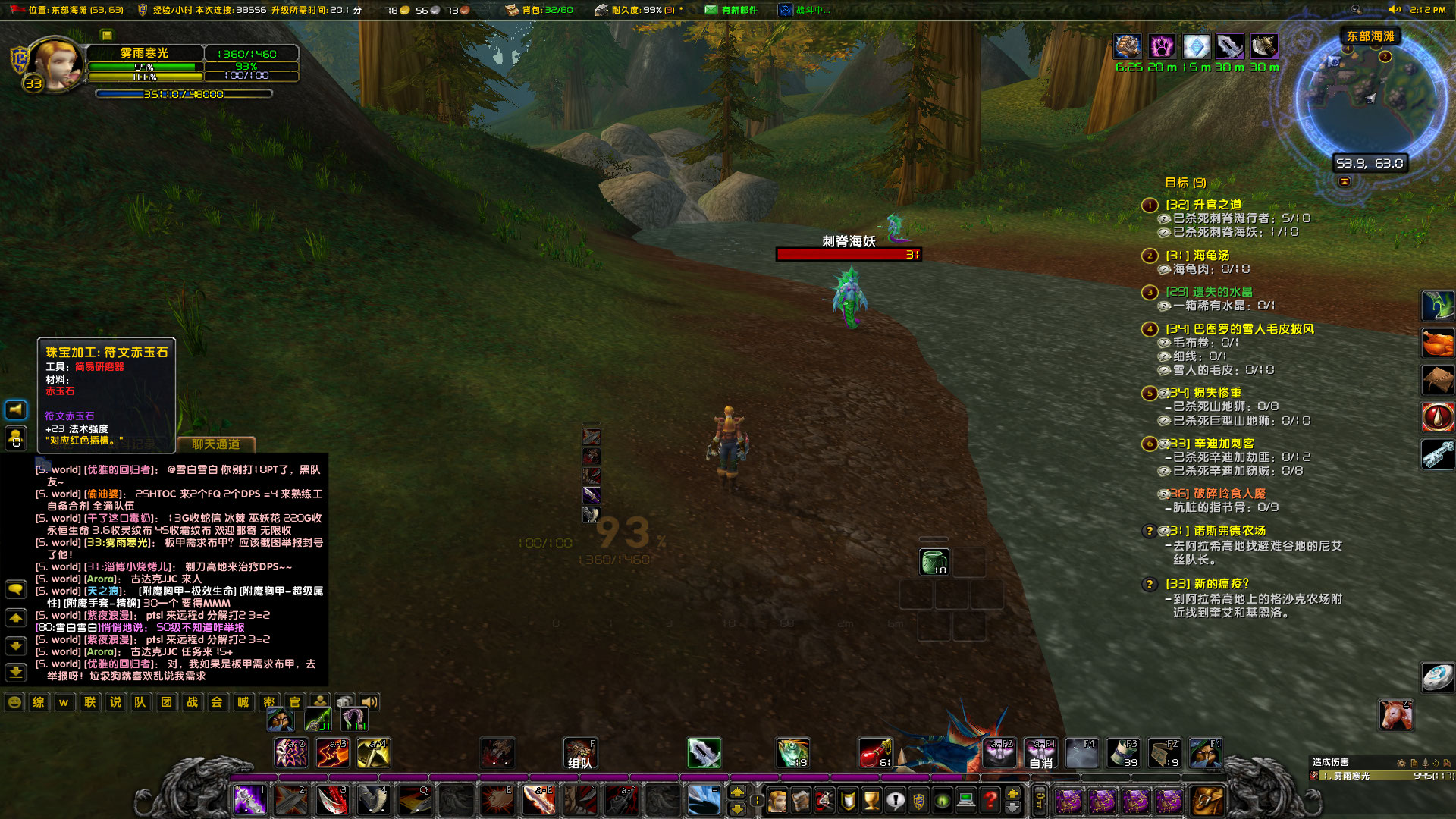Switch to the 聊天通道 tab
Image resolution: width=1456 pixels, height=819 pixels.
(x=216, y=444)
